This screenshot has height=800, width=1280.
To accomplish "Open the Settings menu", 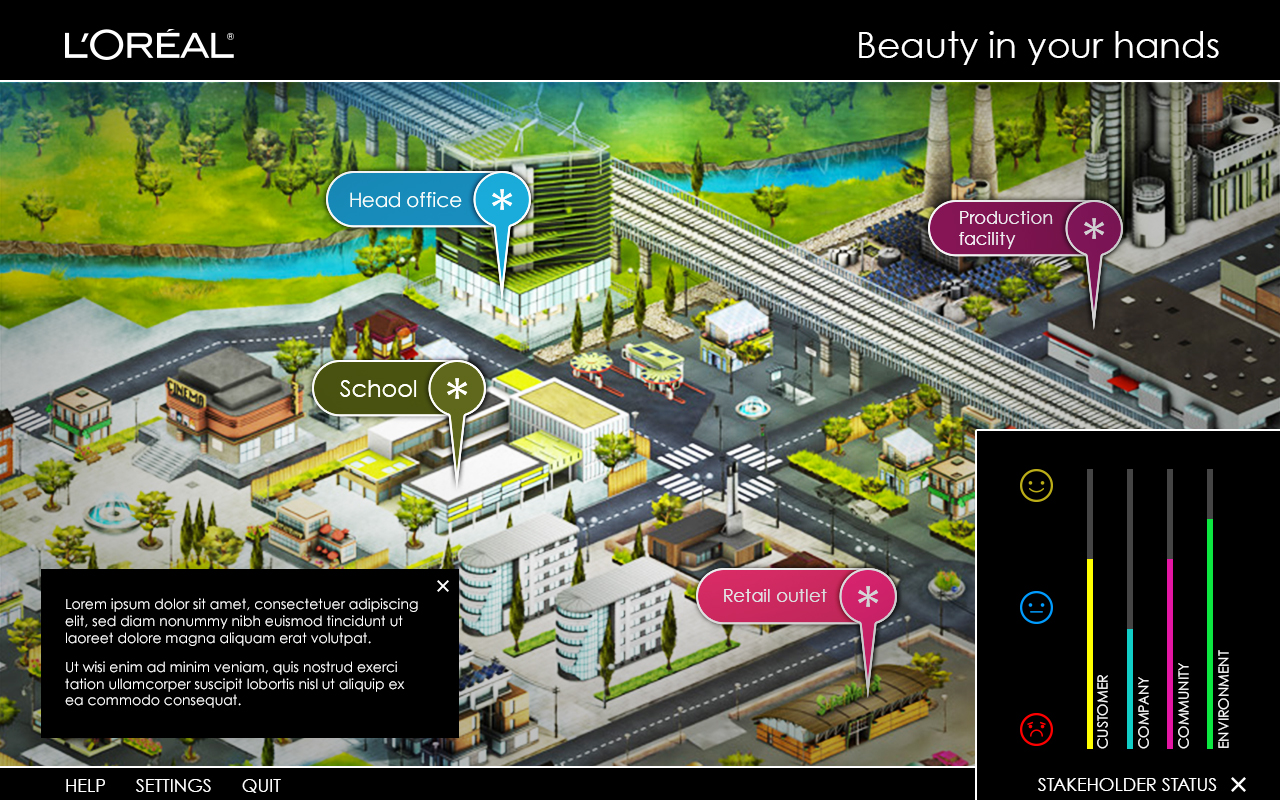I will click(x=173, y=785).
